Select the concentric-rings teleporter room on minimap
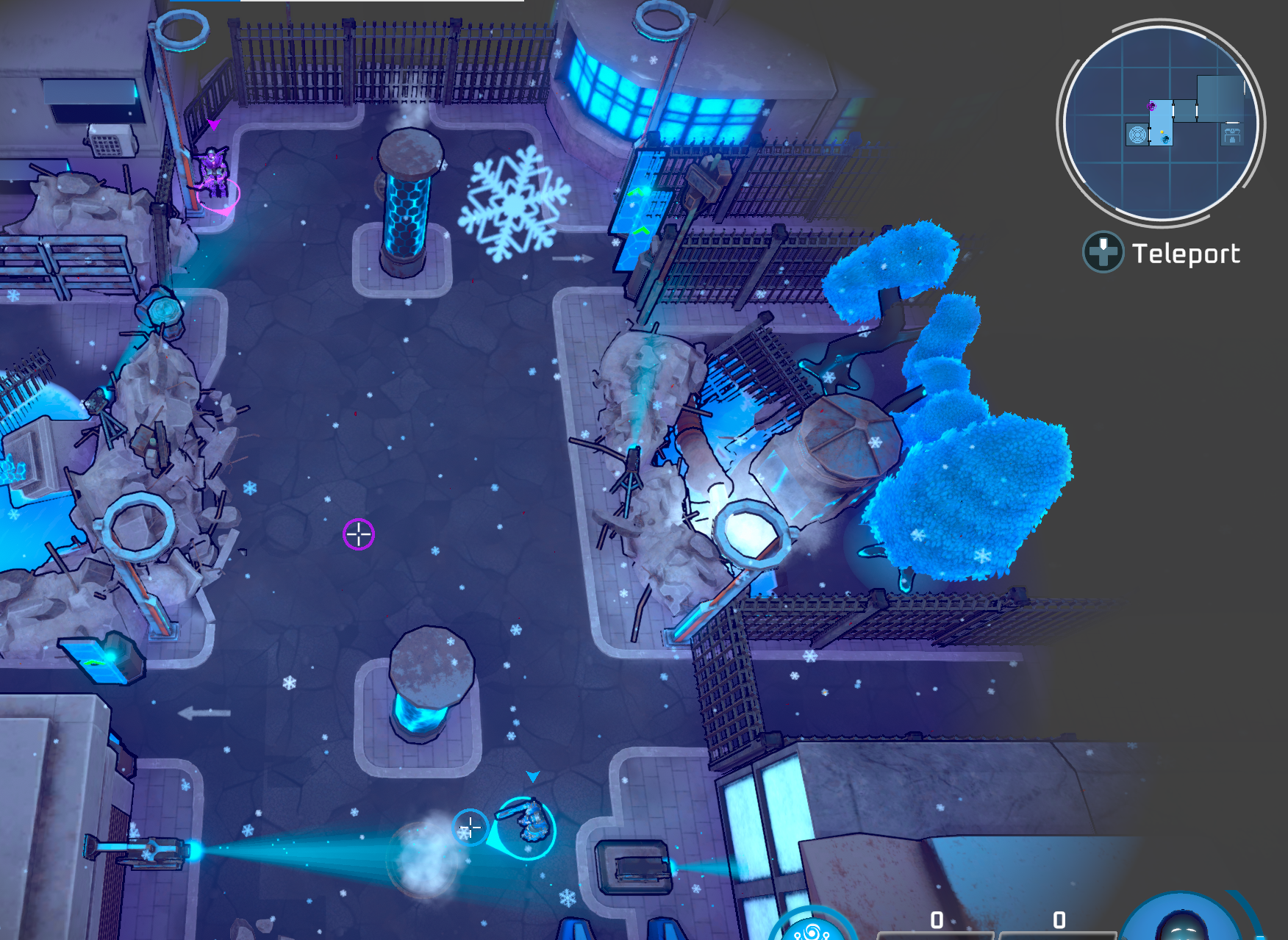Screen dimensions: 1288x940 point(1137,135)
